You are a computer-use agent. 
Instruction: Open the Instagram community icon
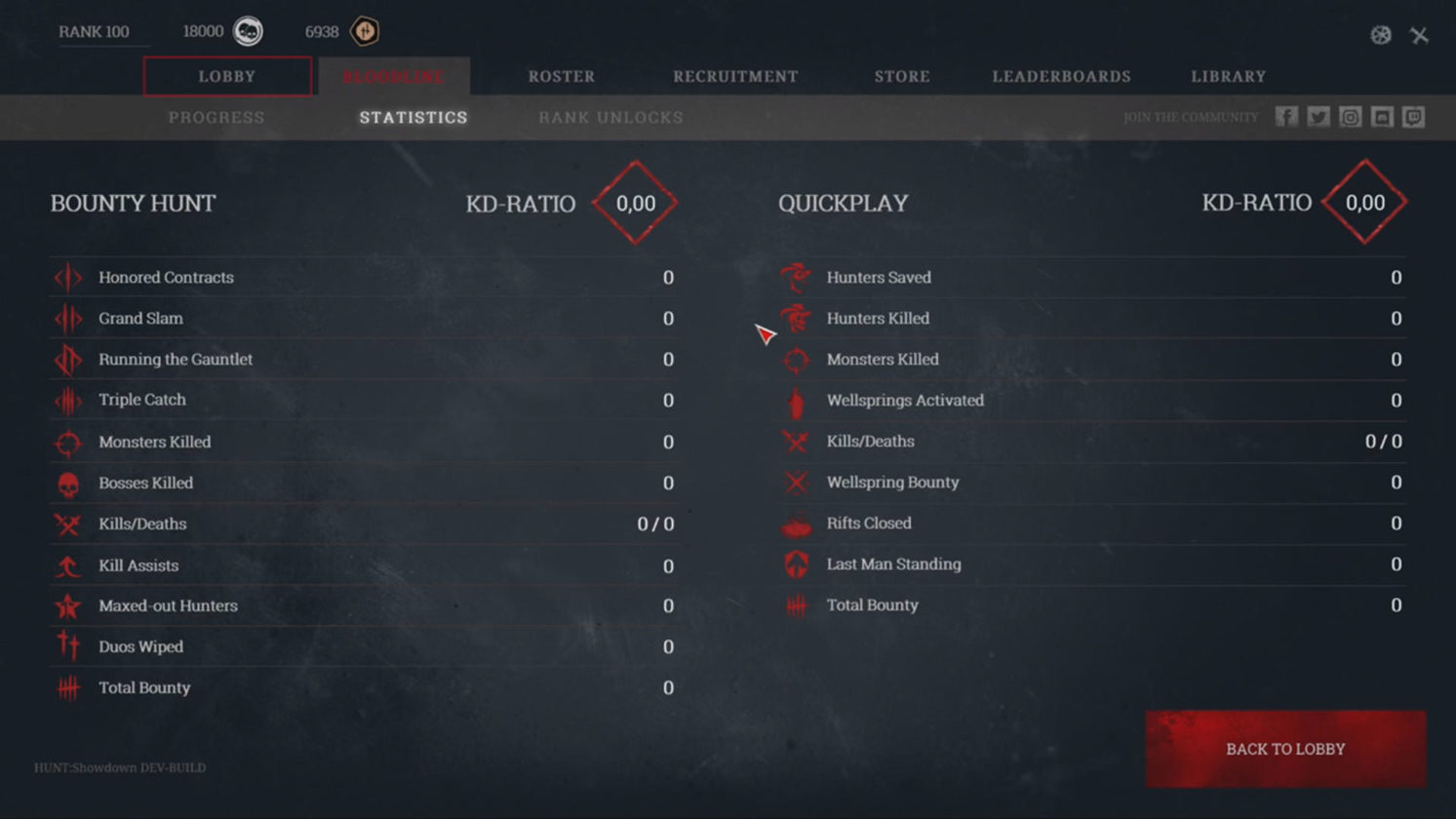pyautogui.click(x=1351, y=116)
